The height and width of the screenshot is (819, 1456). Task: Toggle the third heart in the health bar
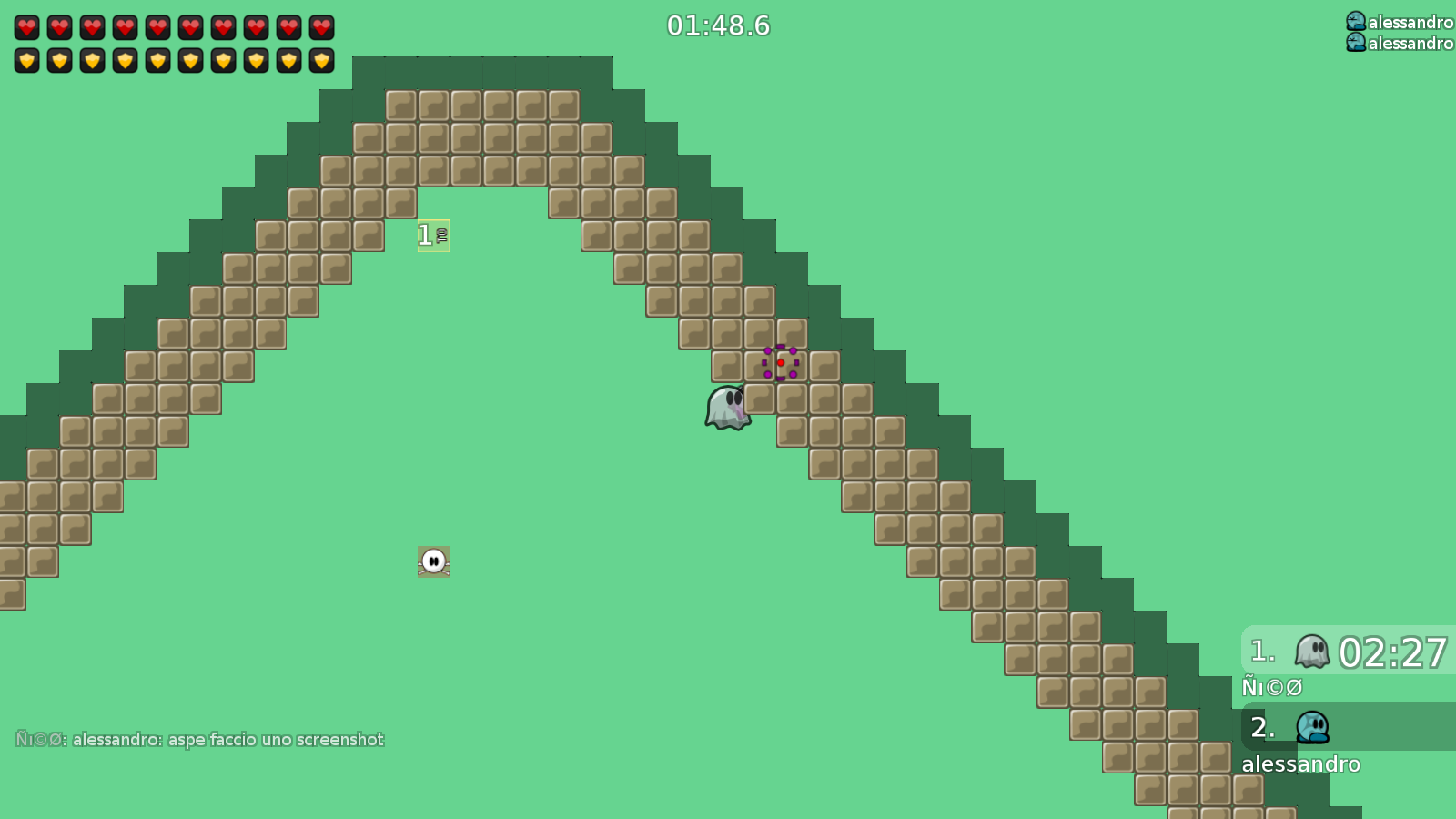[x=93, y=26]
